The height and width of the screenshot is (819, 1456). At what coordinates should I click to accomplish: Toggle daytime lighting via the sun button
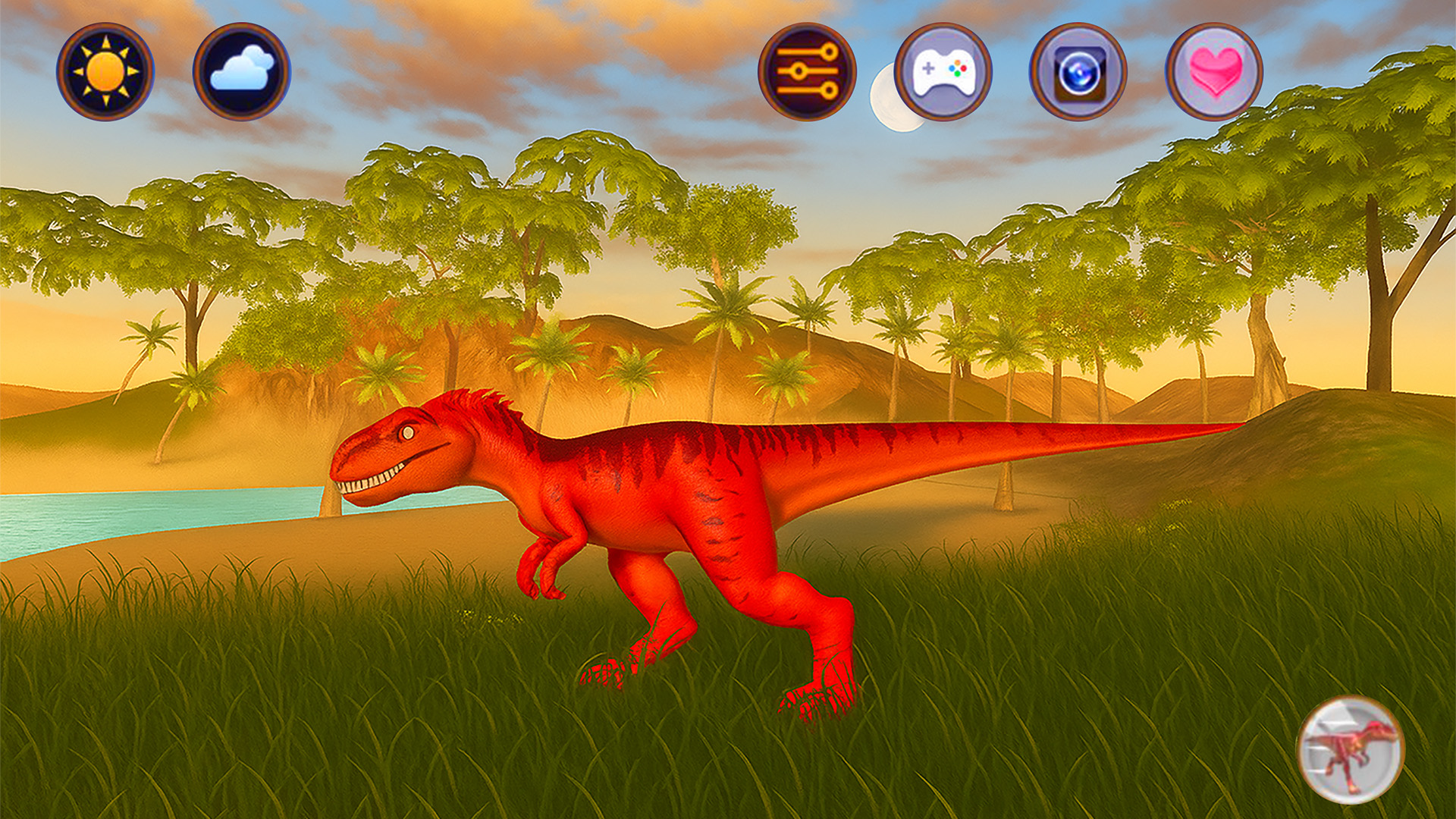click(x=106, y=70)
